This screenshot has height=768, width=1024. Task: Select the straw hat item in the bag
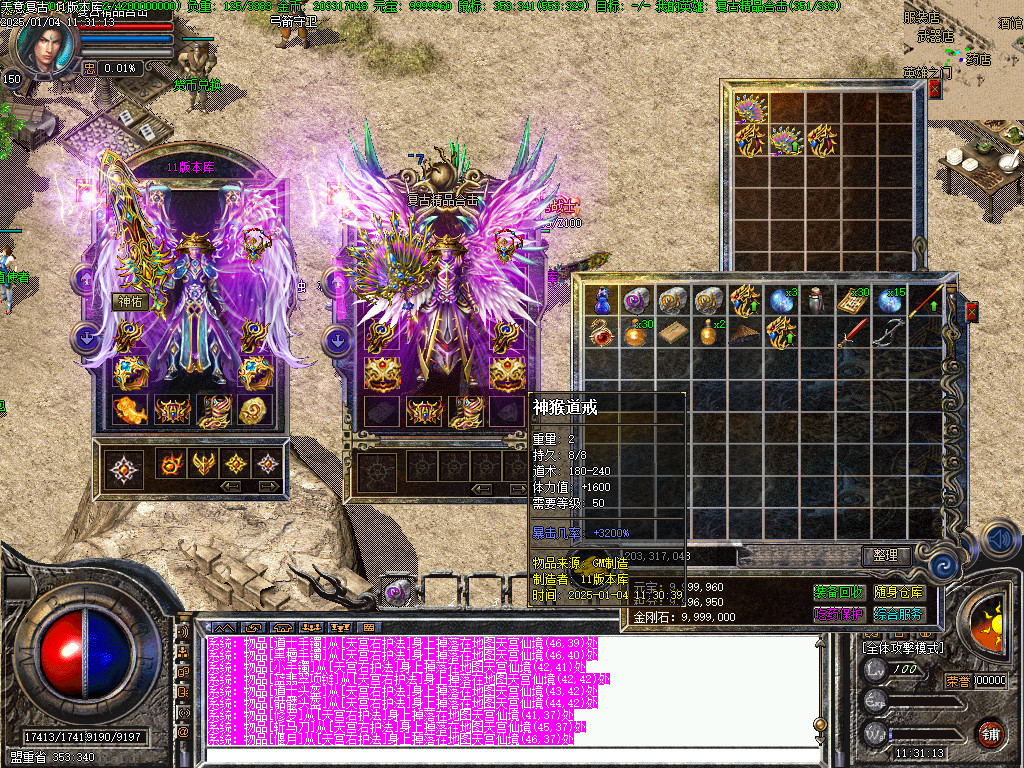click(743, 332)
